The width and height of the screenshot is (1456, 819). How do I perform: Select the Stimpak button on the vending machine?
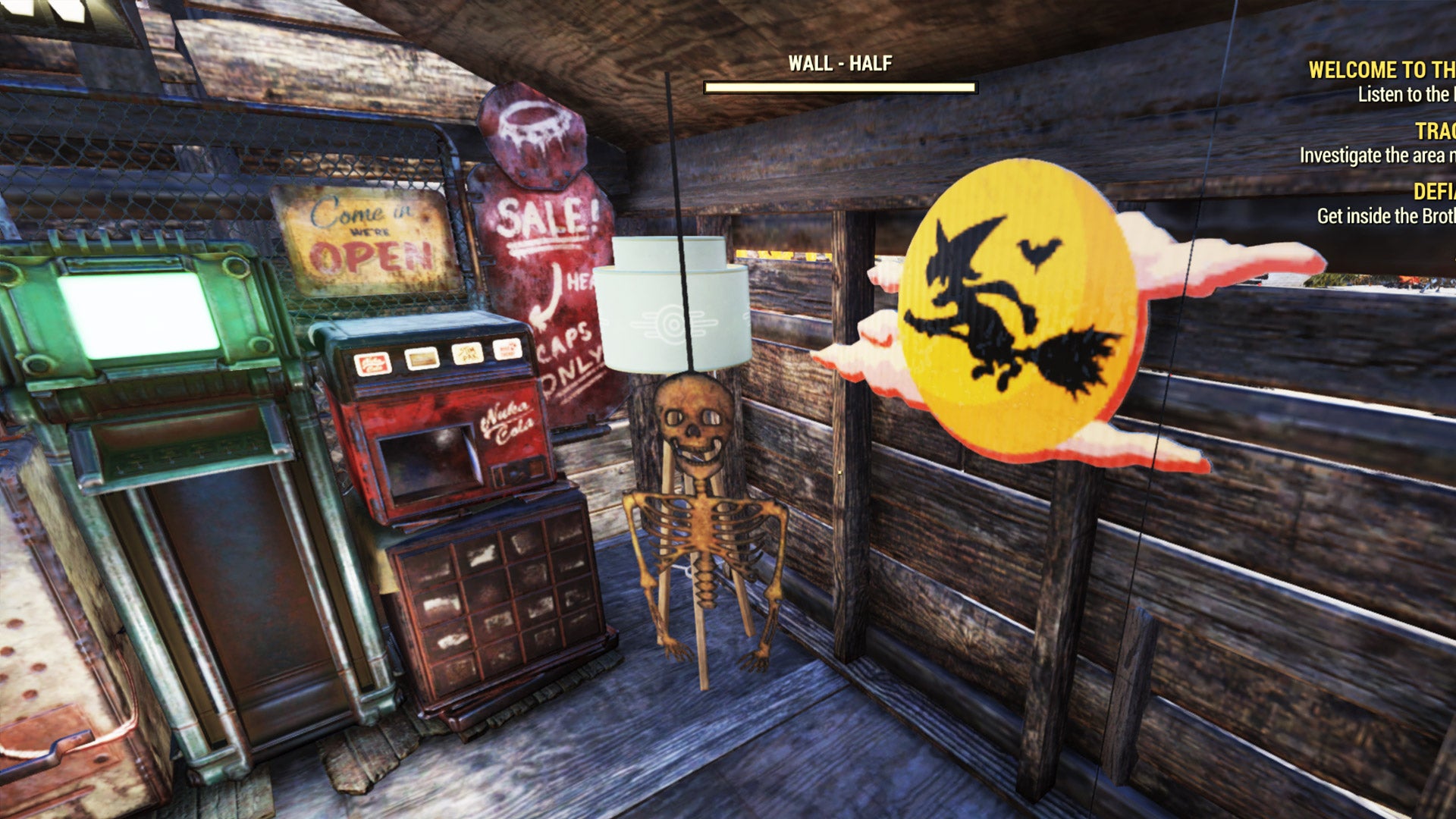coord(466,355)
